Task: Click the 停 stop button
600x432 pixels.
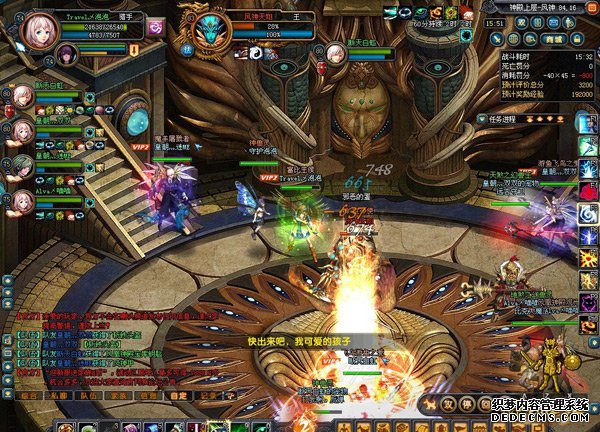Action: (x=468, y=405)
